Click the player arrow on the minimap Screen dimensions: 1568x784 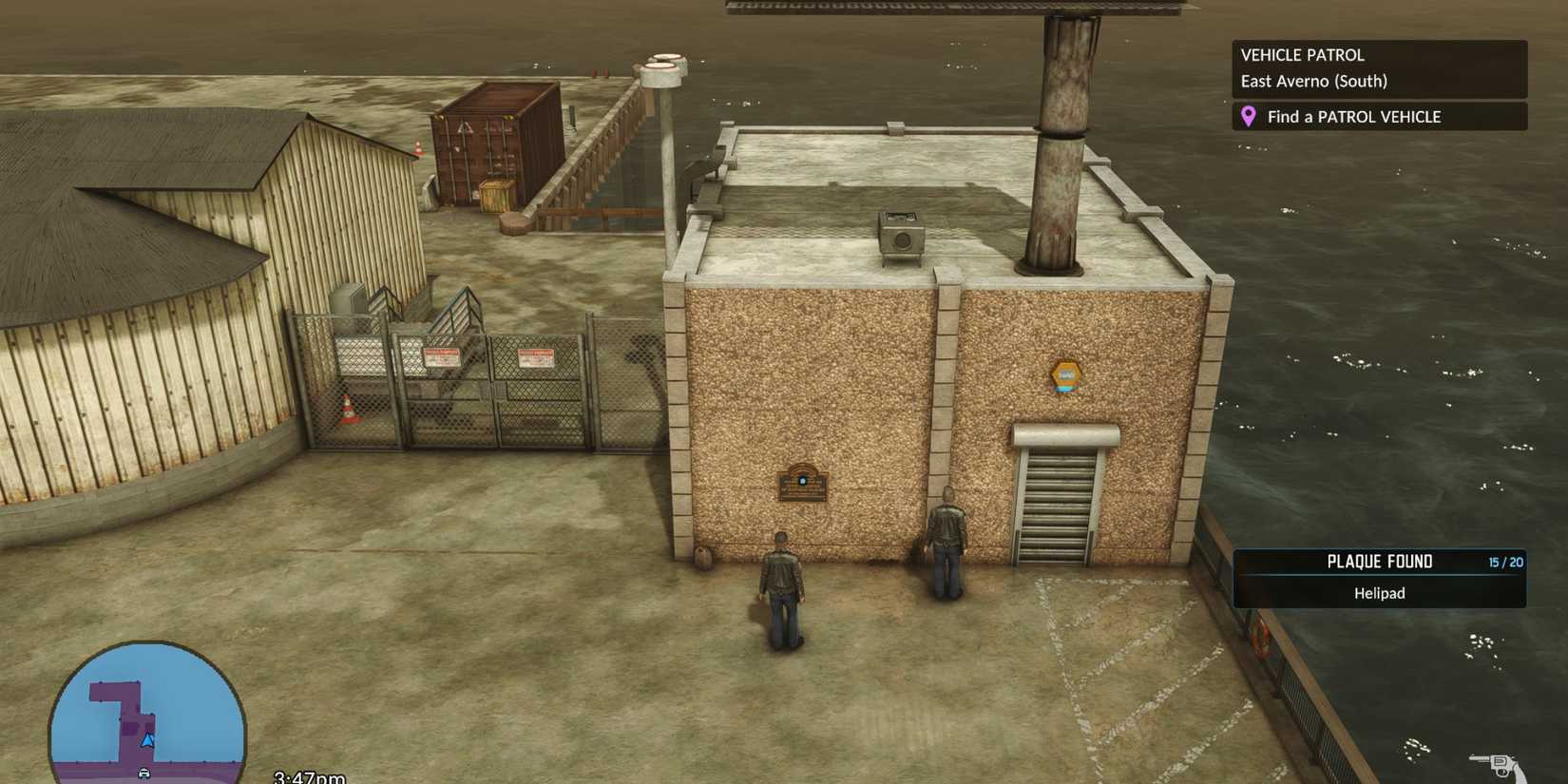click(148, 741)
